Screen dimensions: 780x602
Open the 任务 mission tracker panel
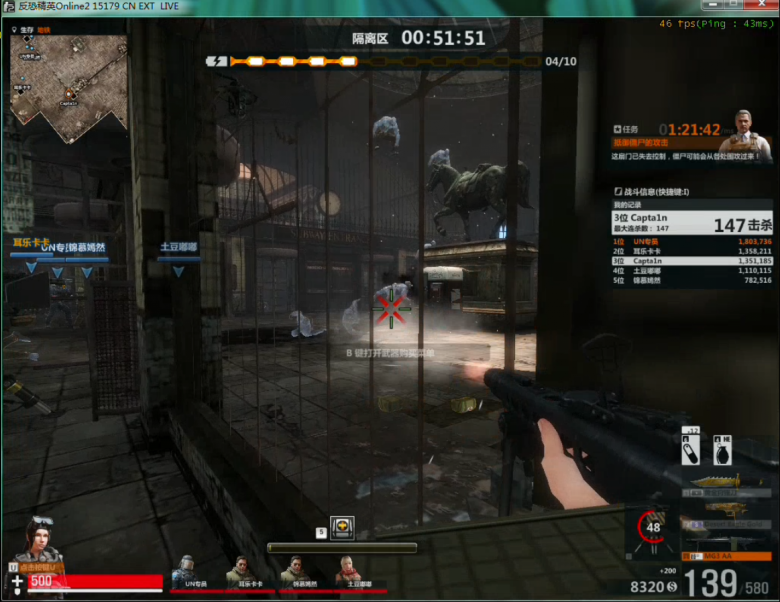(630, 129)
